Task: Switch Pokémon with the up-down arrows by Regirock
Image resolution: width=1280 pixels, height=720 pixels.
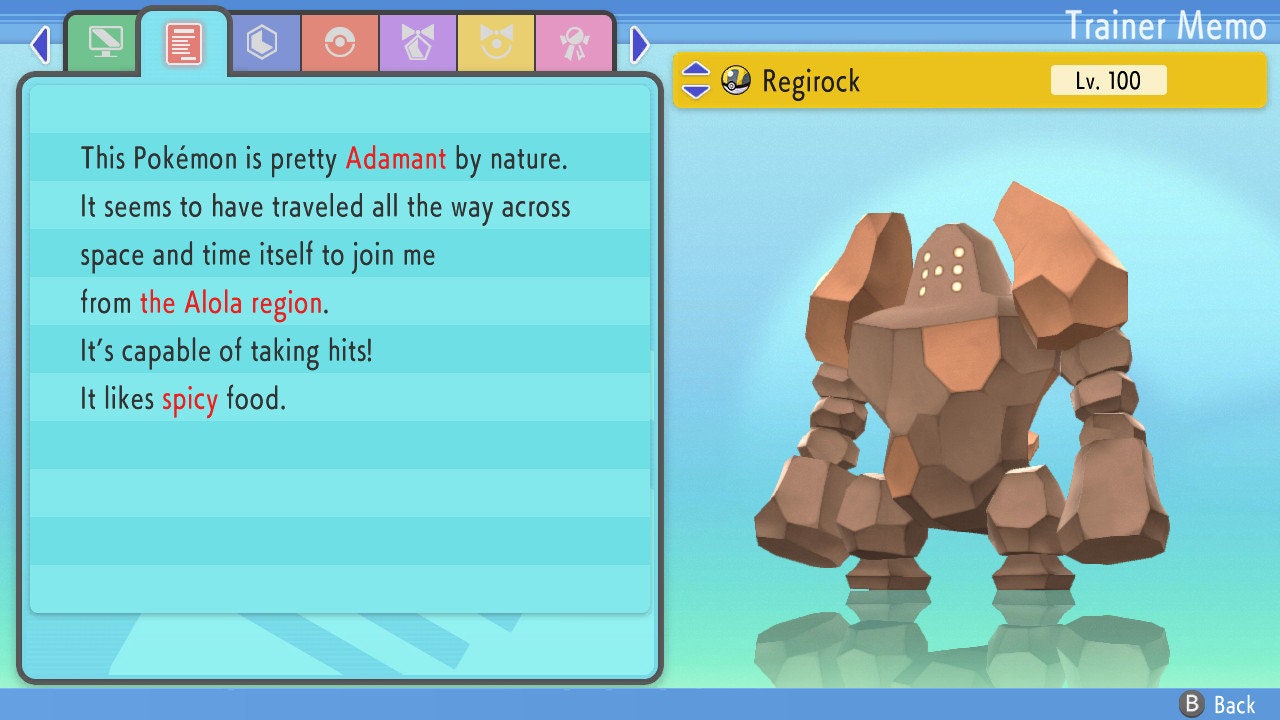Action: [696, 80]
